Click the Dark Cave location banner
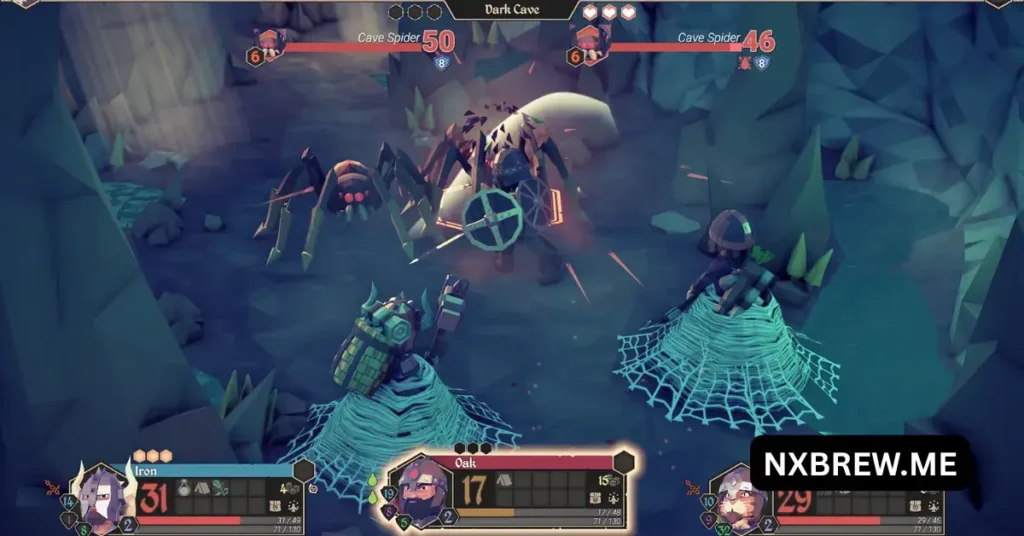The image size is (1024, 536). (512, 10)
